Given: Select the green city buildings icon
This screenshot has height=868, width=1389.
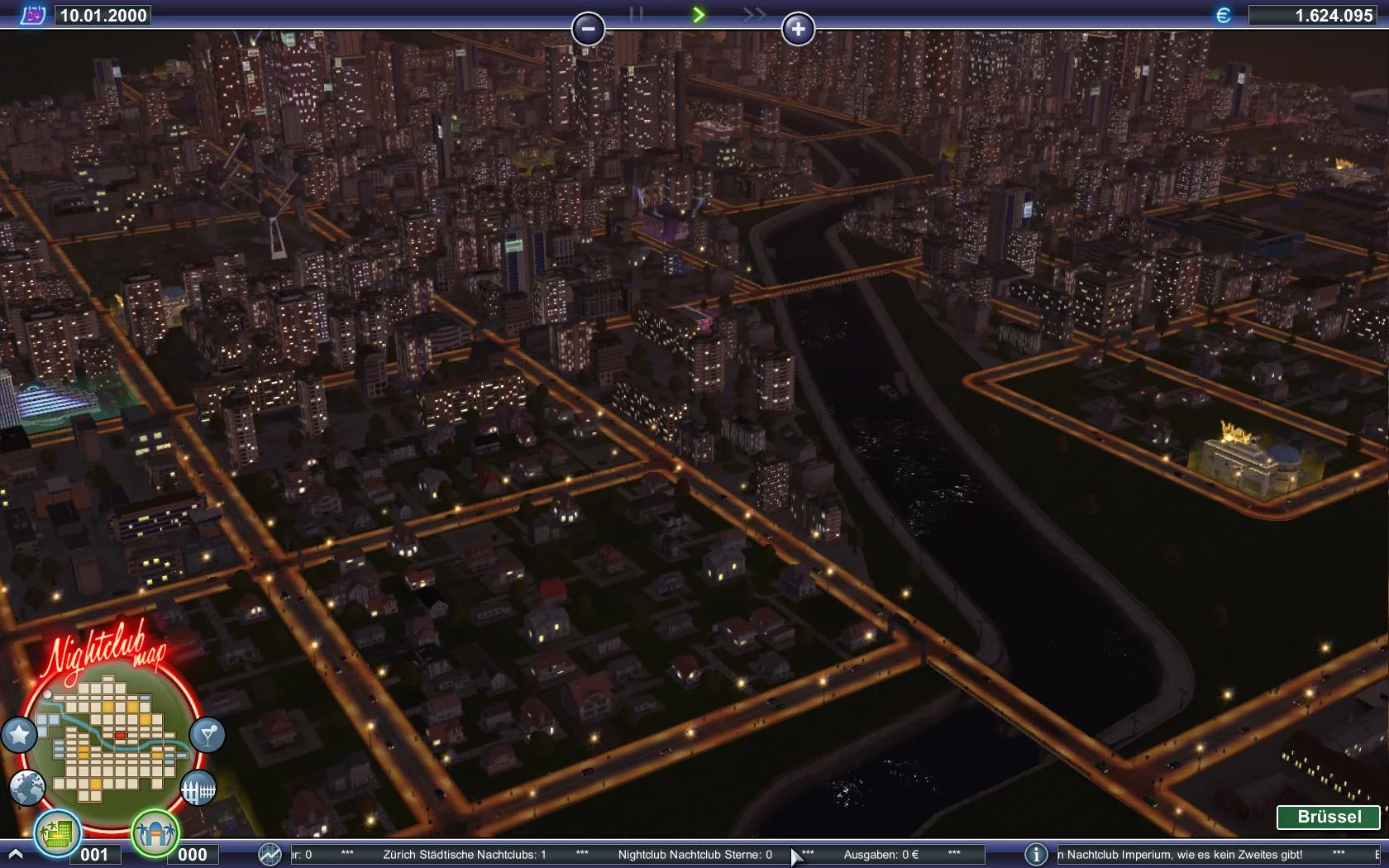Looking at the screenshot, I should (57, 832).
